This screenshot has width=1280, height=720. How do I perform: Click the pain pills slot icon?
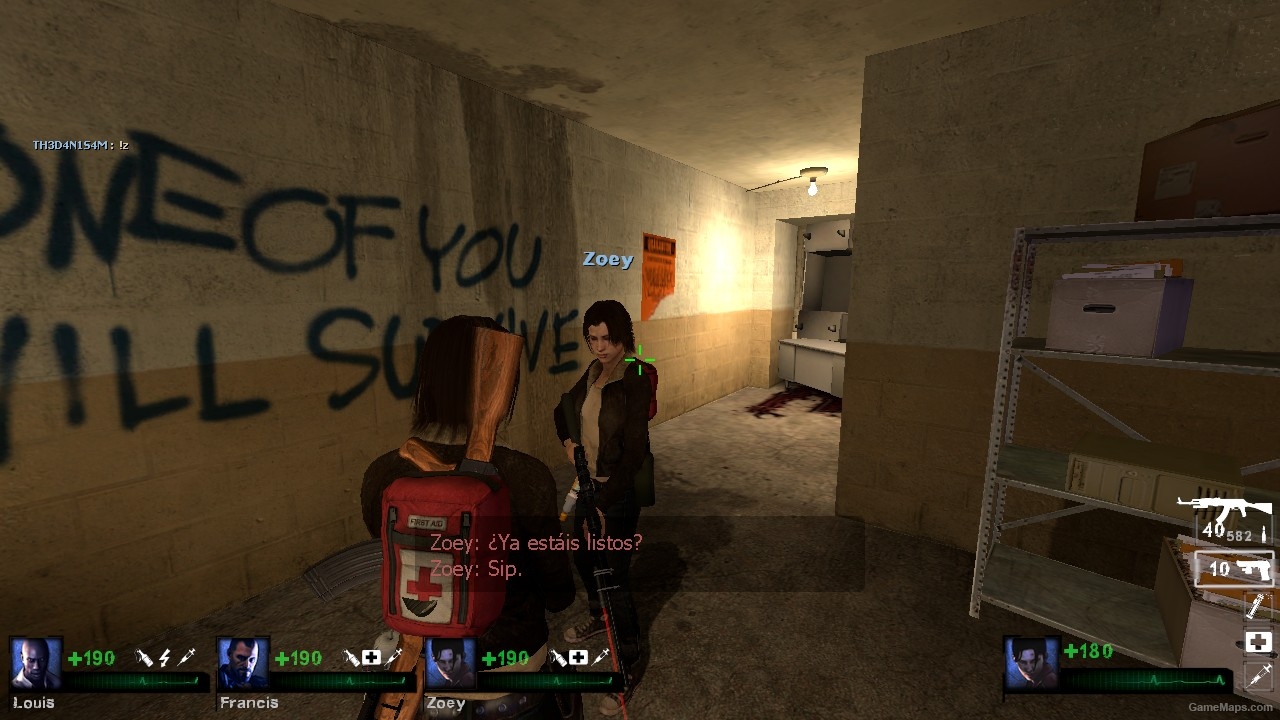[x=1258, y=607]
